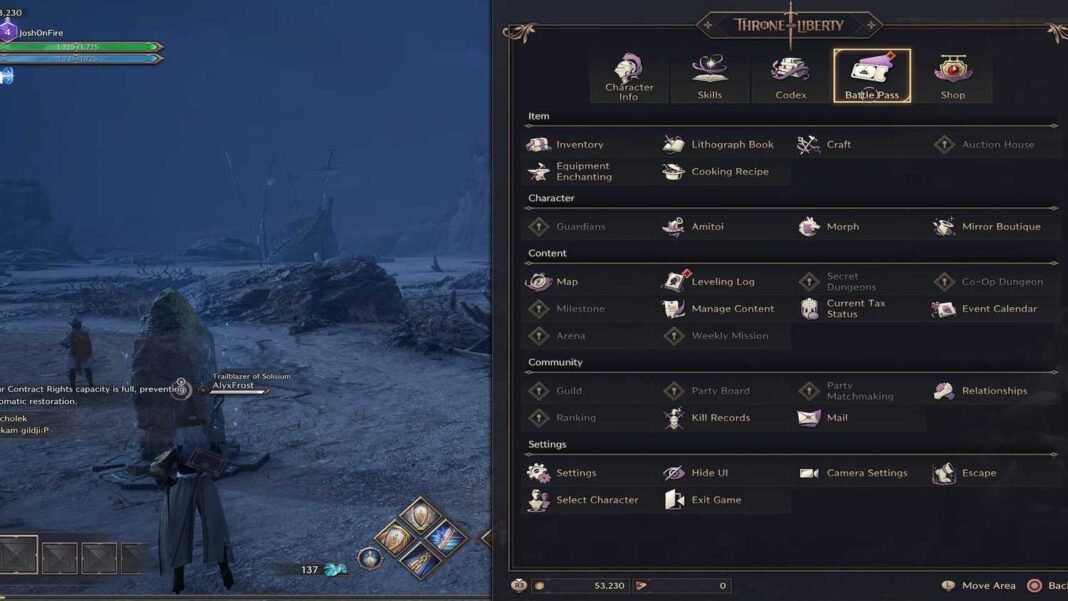
Task: Open the Battle Pass
Action: click(872, 77)
